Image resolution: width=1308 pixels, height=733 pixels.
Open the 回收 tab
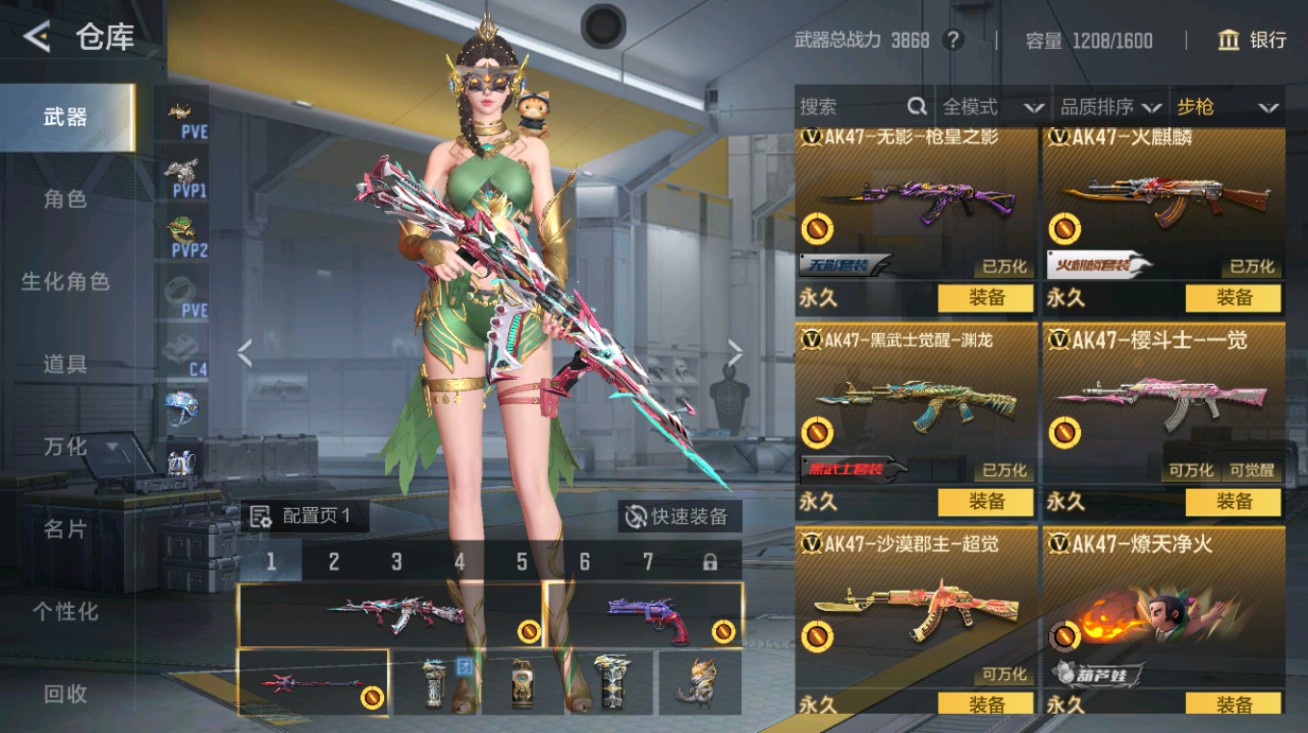(x=65, y=693)
